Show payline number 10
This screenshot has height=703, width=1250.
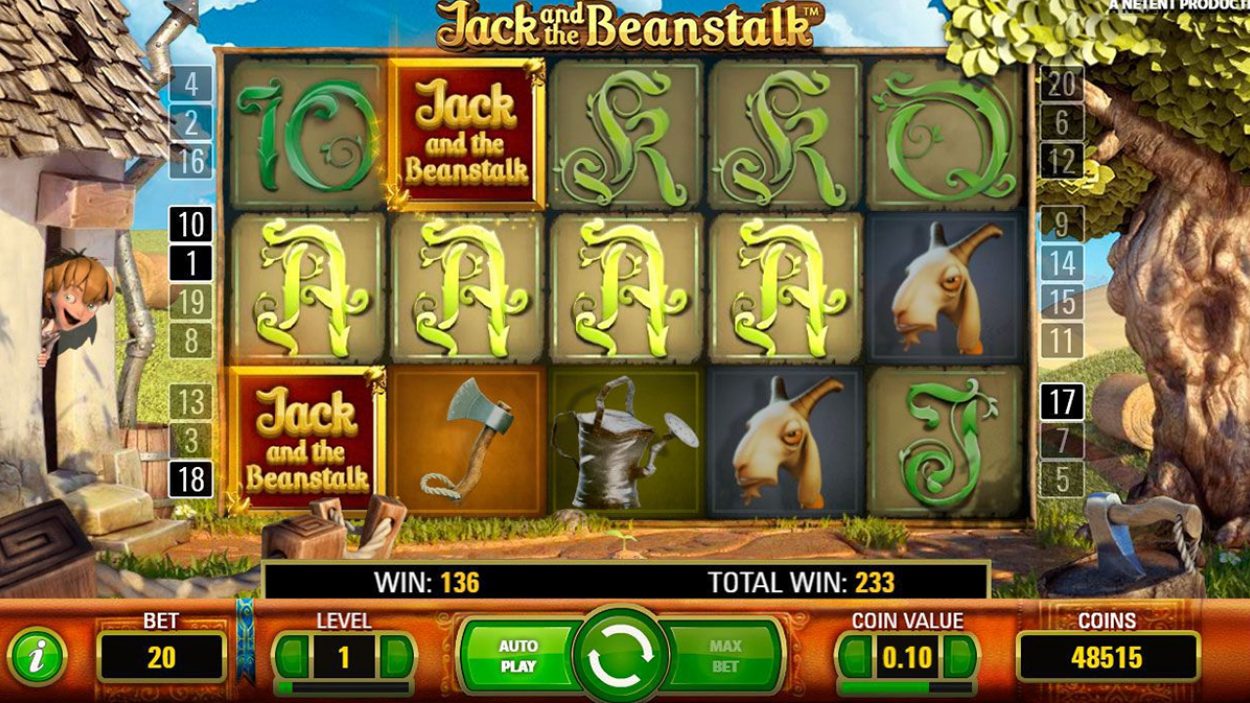click(190, 226)
